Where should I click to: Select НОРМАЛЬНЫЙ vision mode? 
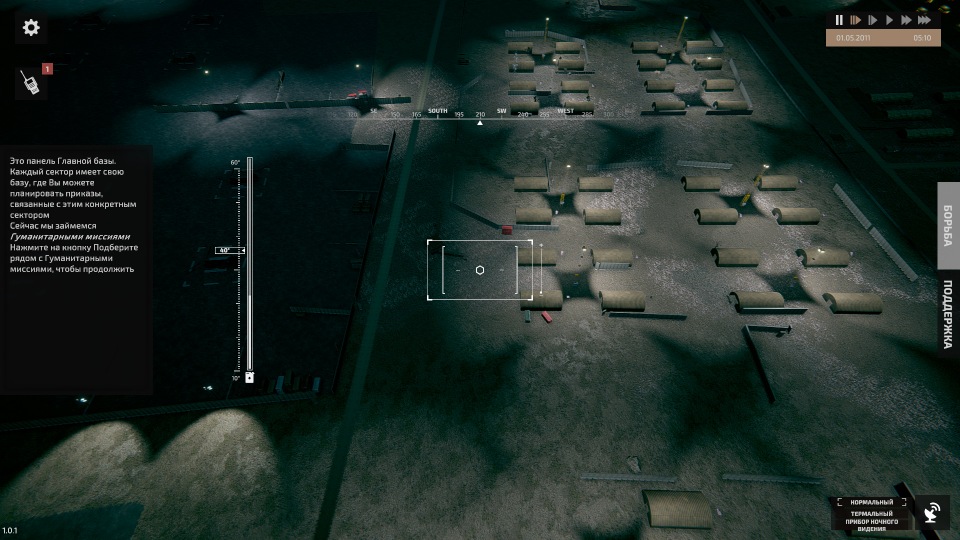pos(871,502)
